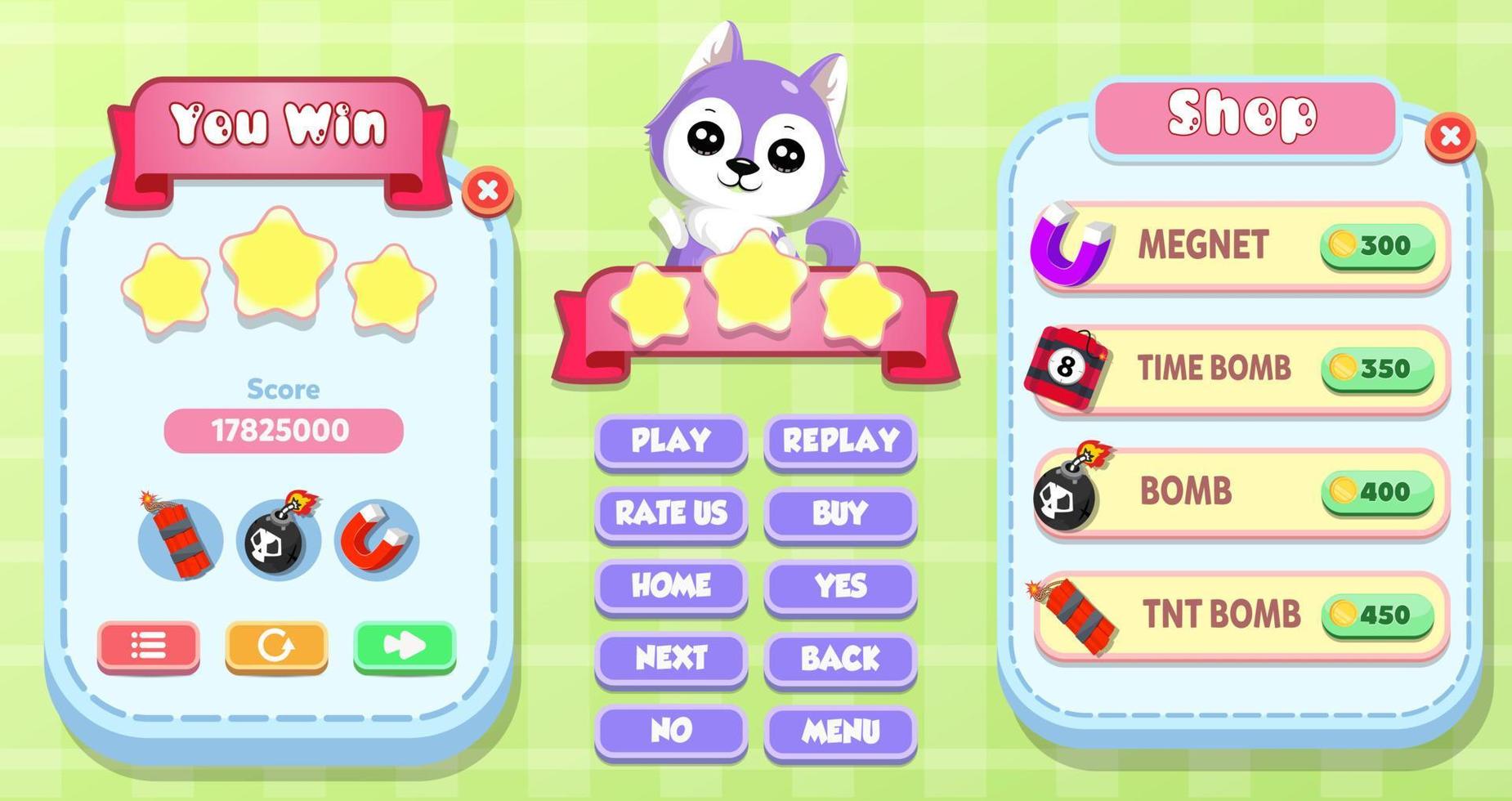
Task: Close the Shop panel
Action: click(x=1452, y=137)
